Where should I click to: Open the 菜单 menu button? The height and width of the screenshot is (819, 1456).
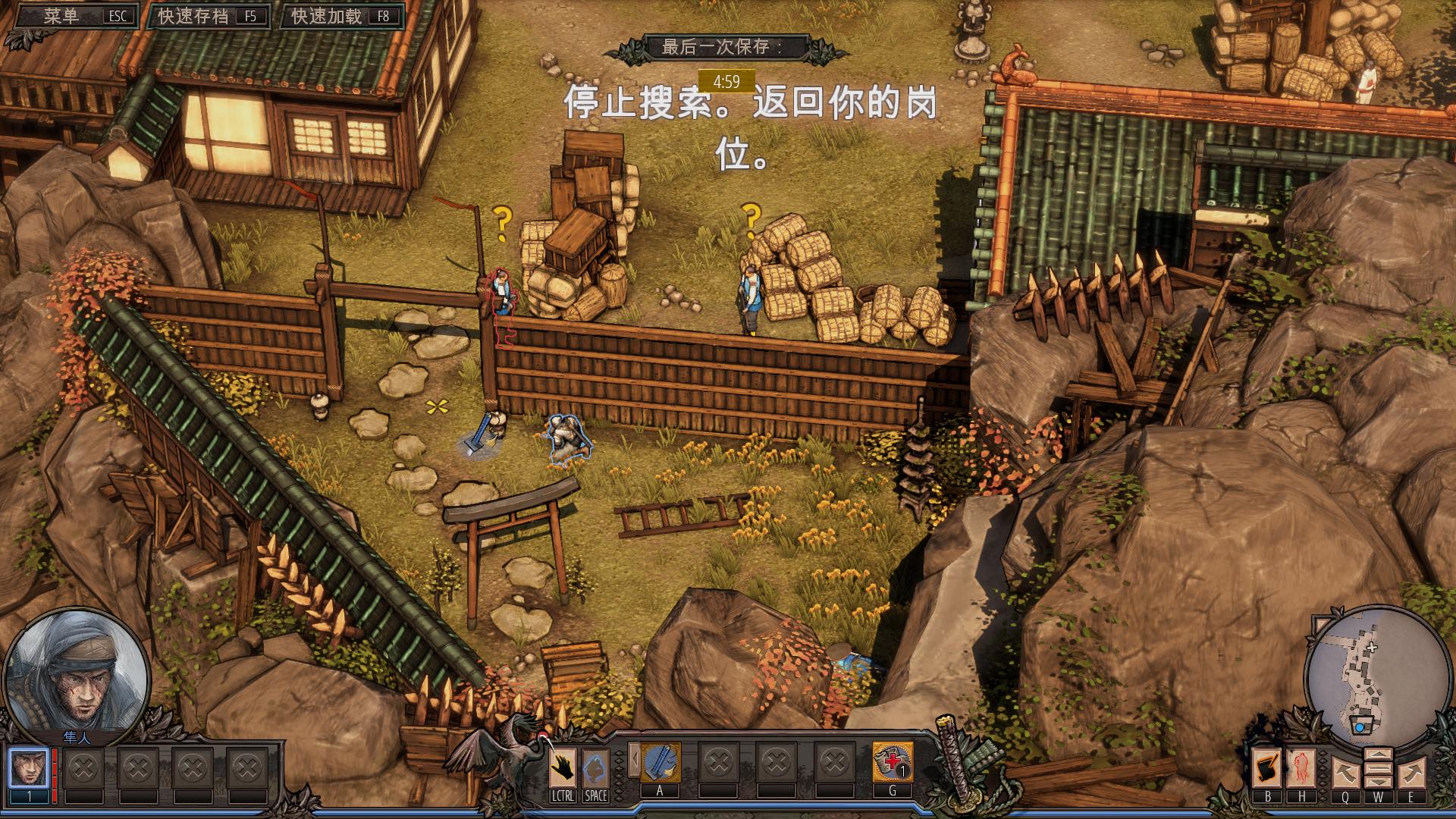point(73,17)
